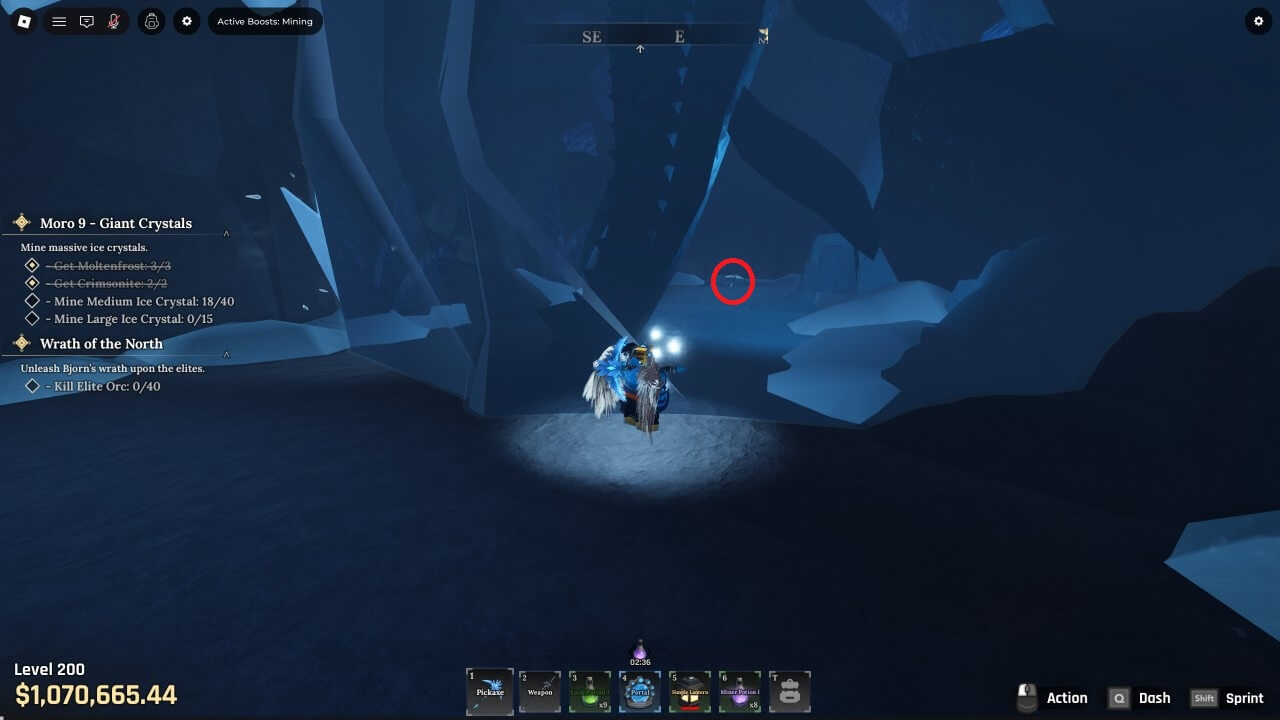Open the Roblox main menu
1280x720 pixels.
coord(23,21)
